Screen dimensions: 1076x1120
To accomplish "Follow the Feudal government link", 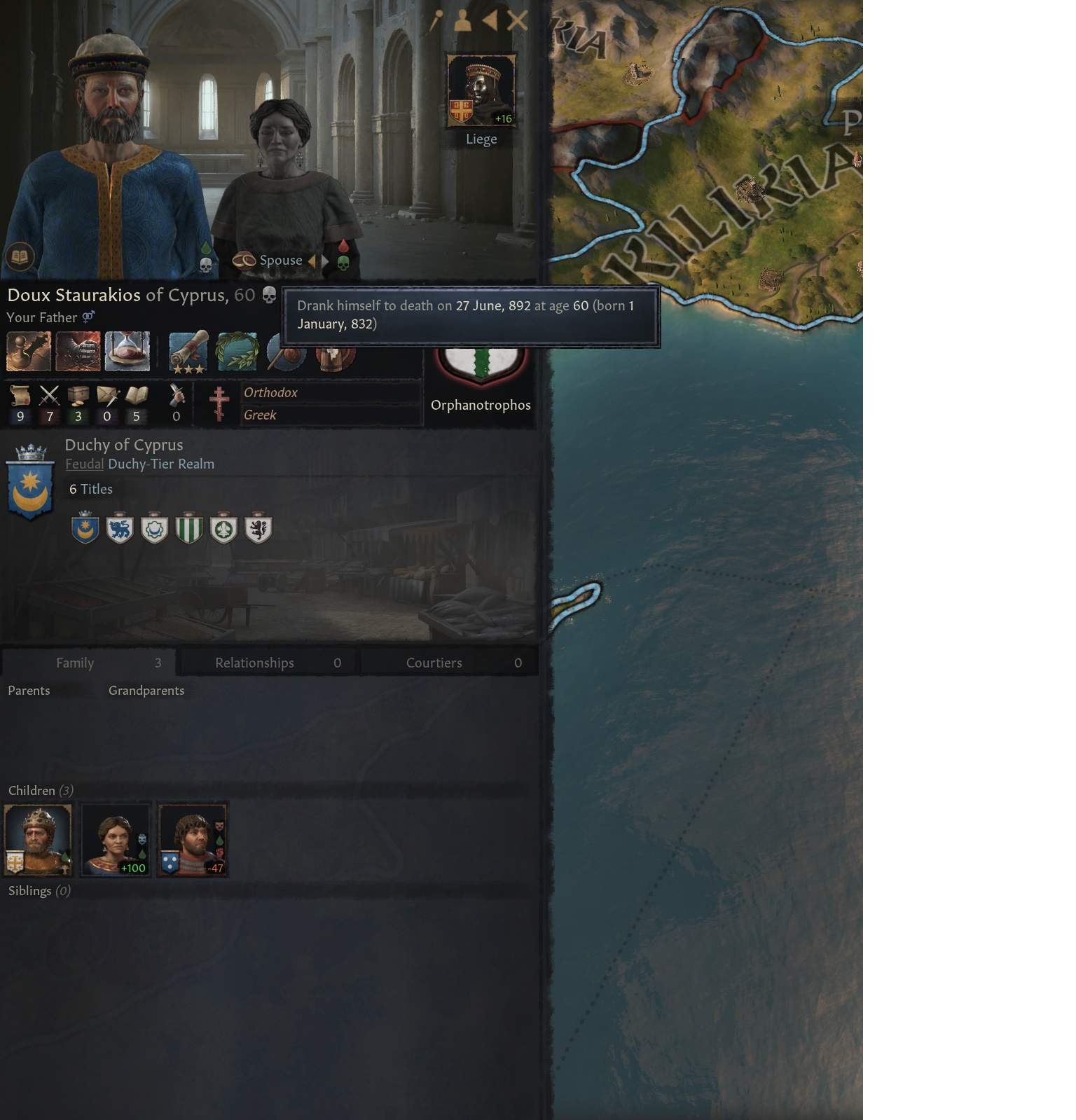I will click(84, 464).
